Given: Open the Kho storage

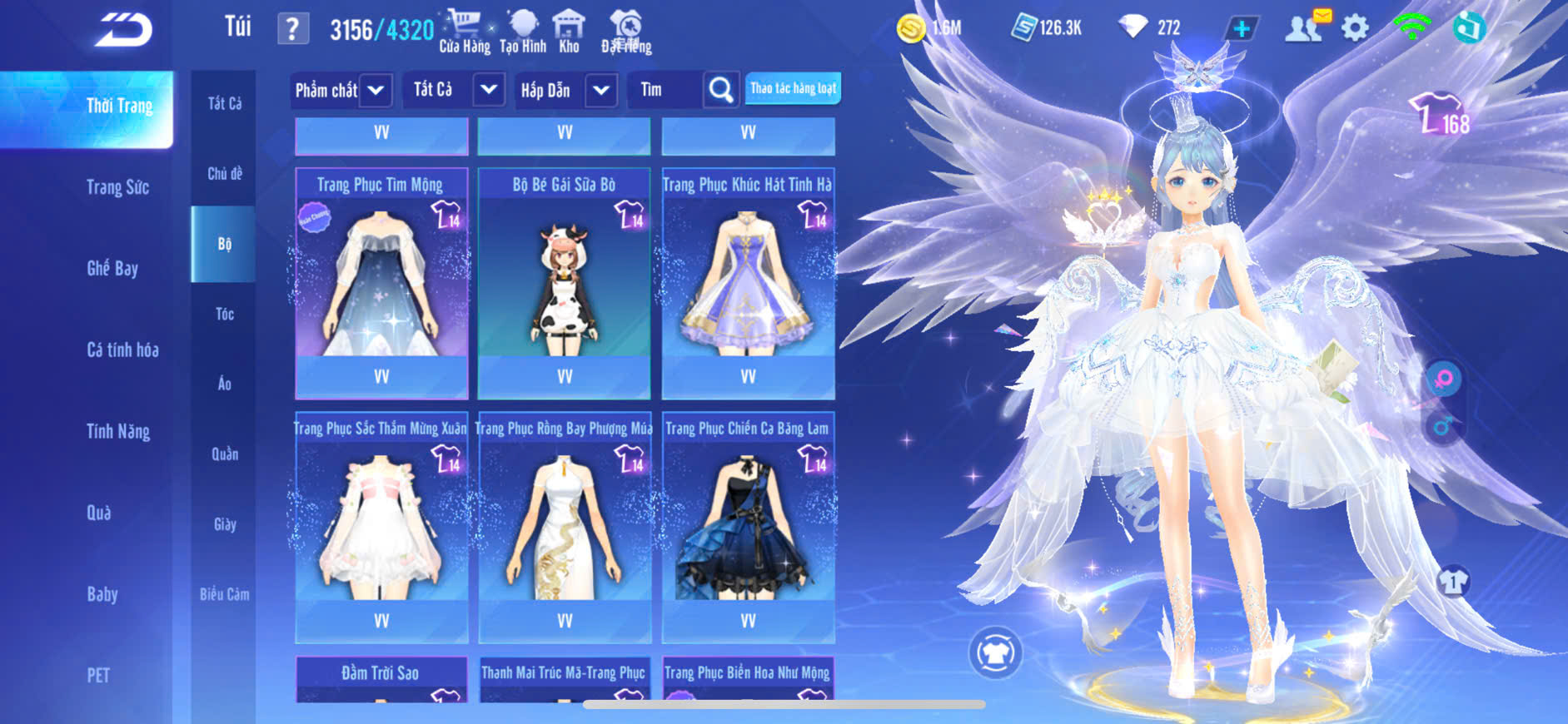Looking at the screenshot, I should click(x=569, y=31).
